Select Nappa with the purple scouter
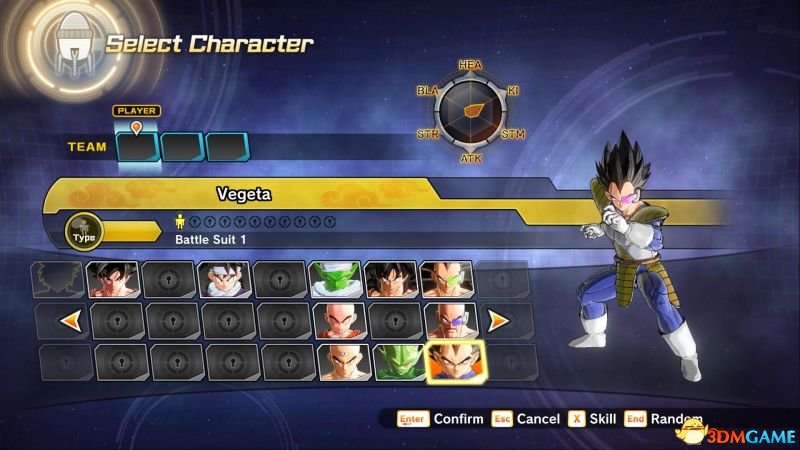Screen dimensions: 800x450 [x=450, y=321]
